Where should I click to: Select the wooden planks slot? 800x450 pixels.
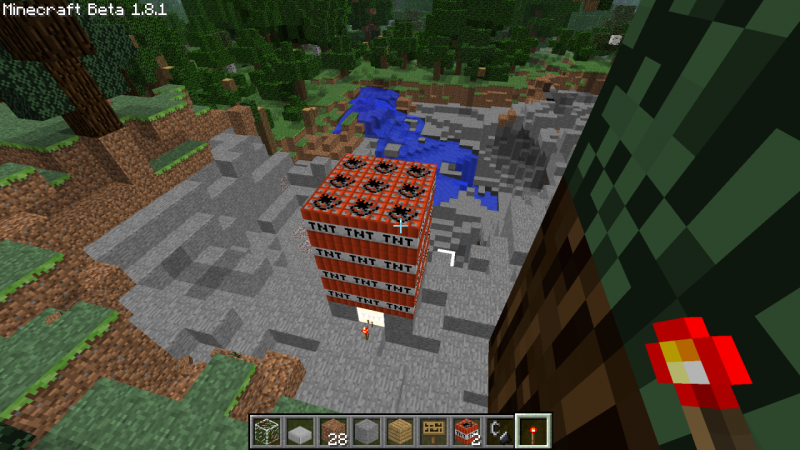click(400, 431)
